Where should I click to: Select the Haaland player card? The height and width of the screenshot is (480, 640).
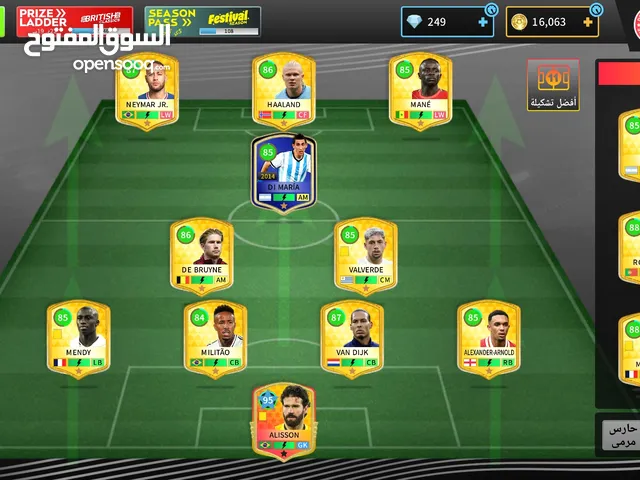[x=284, y=90]
